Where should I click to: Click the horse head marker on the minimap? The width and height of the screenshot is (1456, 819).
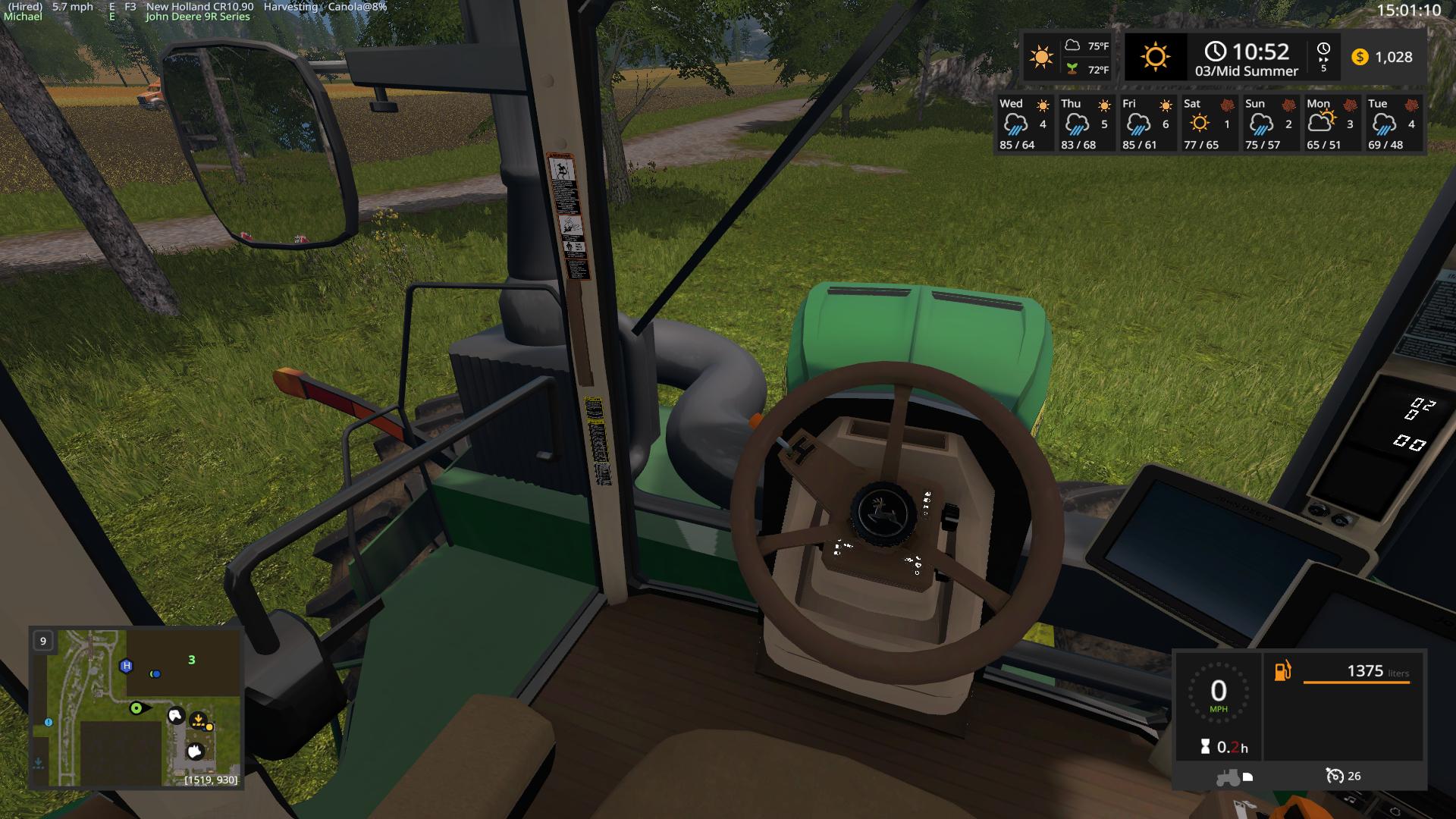(176, 715)
